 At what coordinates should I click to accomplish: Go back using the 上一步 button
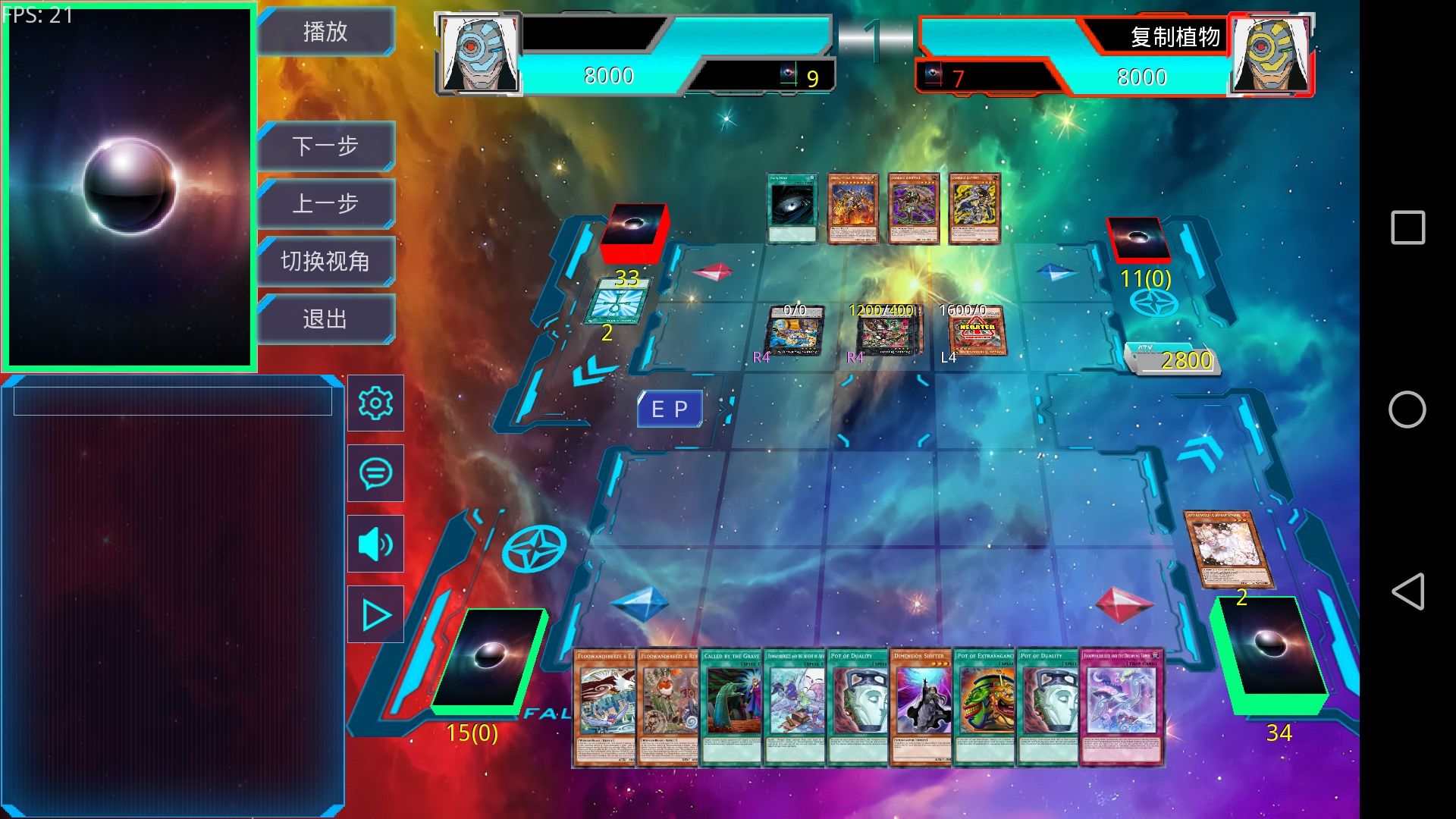coord(325,203)
